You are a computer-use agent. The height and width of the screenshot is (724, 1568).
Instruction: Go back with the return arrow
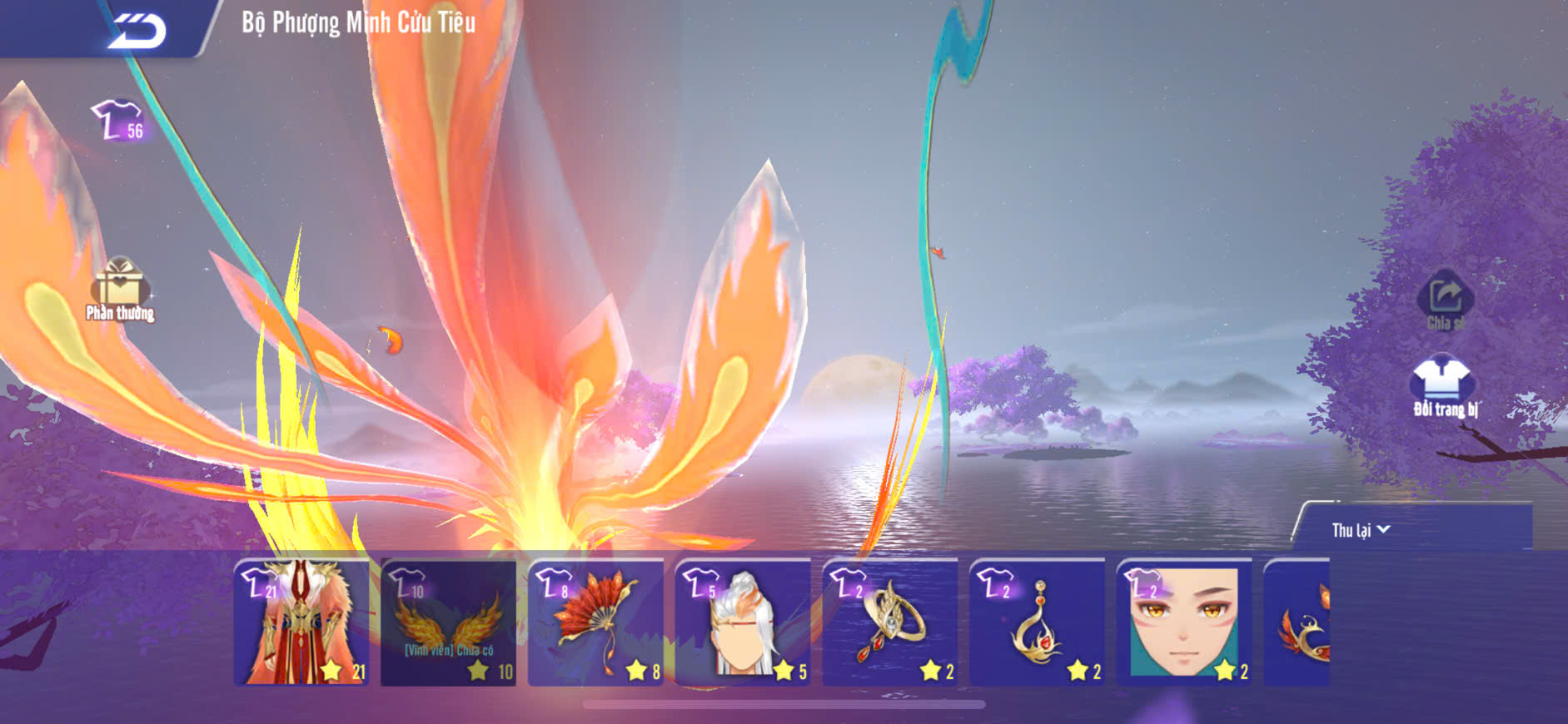pos(137,31)
